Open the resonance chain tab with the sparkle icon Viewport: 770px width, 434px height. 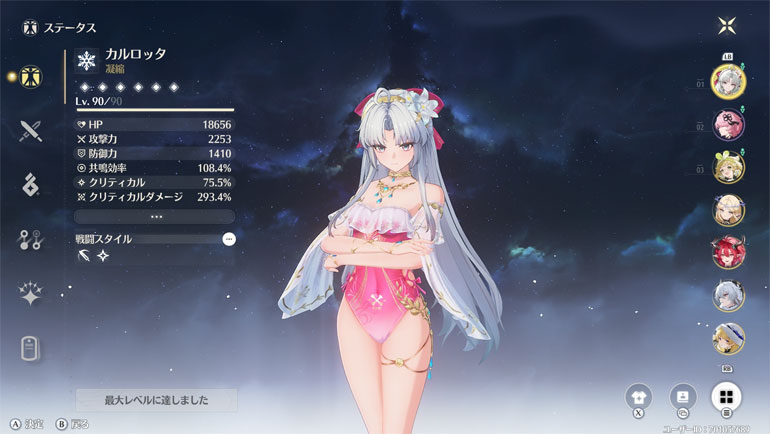31,293
